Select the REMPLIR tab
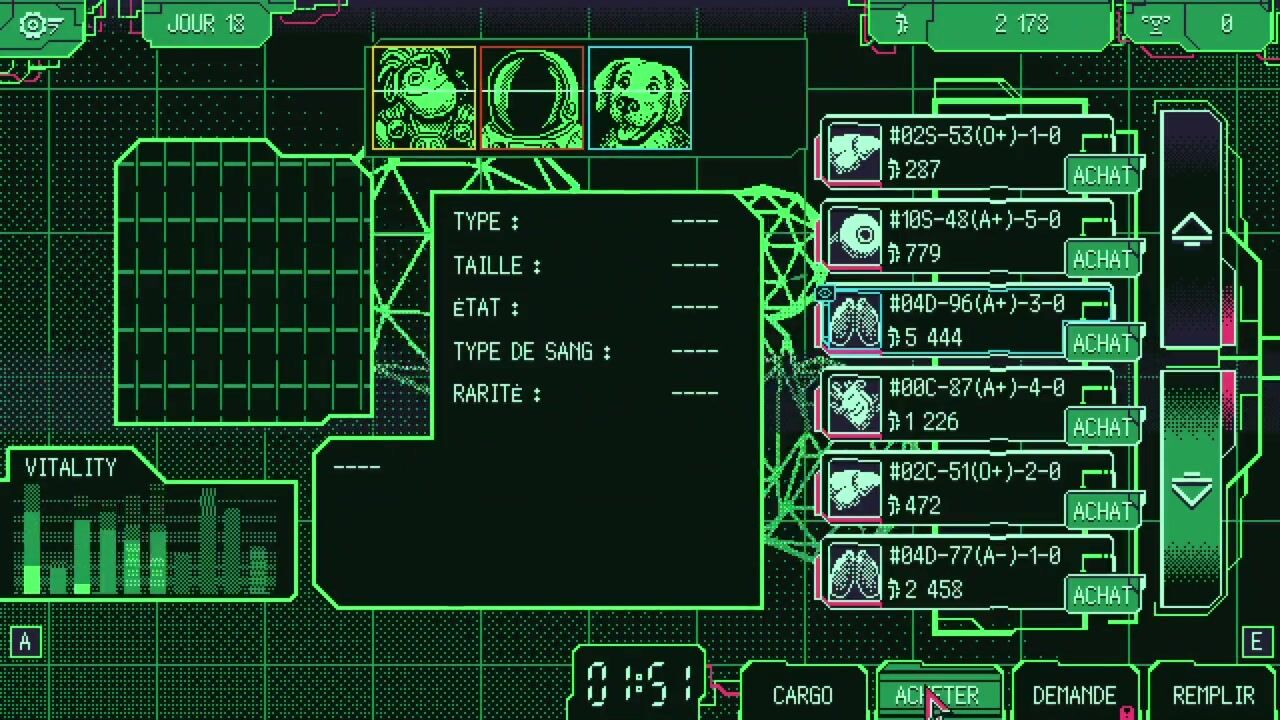The height and width of the screenshot is (720, 1280). point(1212,695)
